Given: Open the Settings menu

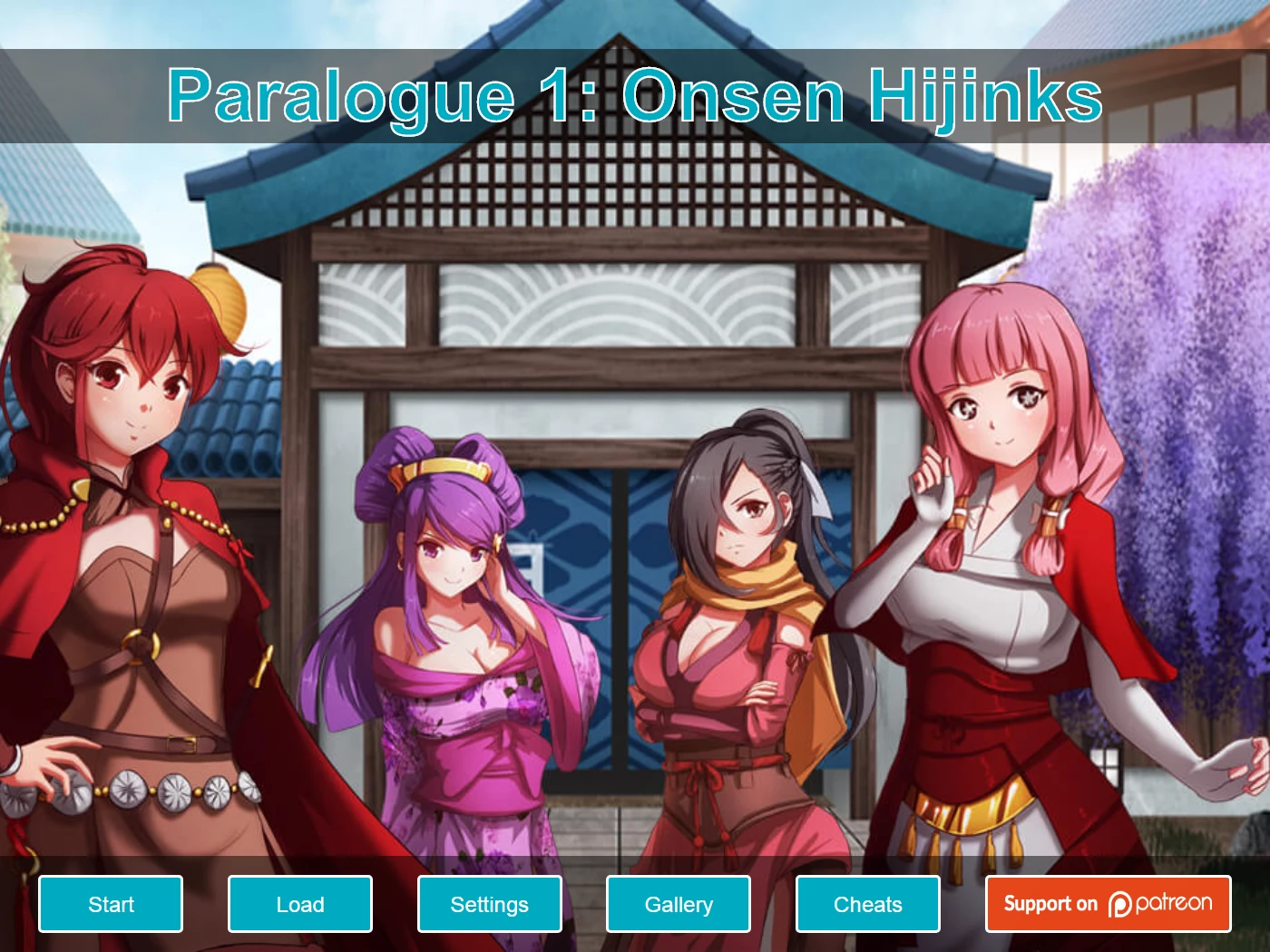Looking at the screenshot, I should (490, 904).
